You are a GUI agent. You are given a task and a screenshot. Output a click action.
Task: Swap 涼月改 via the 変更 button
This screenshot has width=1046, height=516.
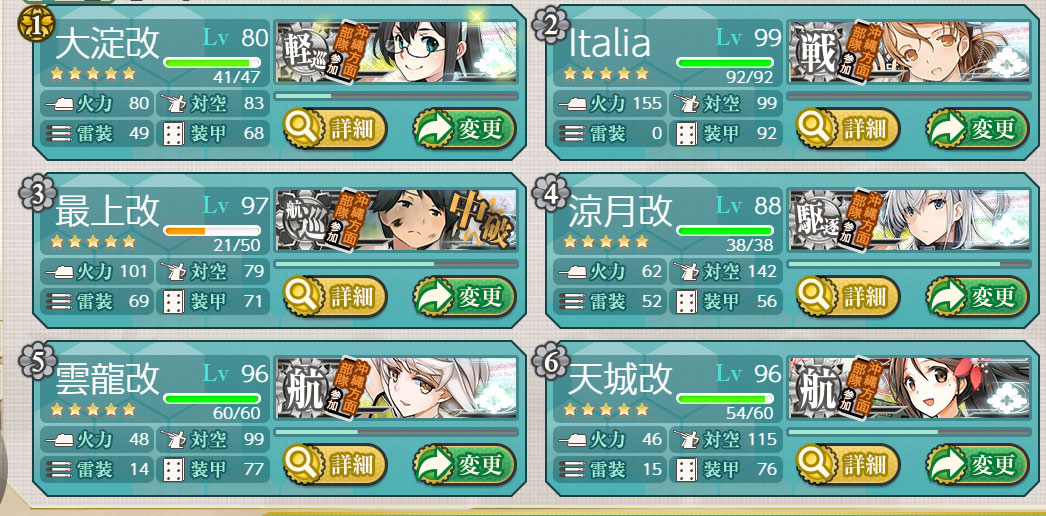[977, 296]
